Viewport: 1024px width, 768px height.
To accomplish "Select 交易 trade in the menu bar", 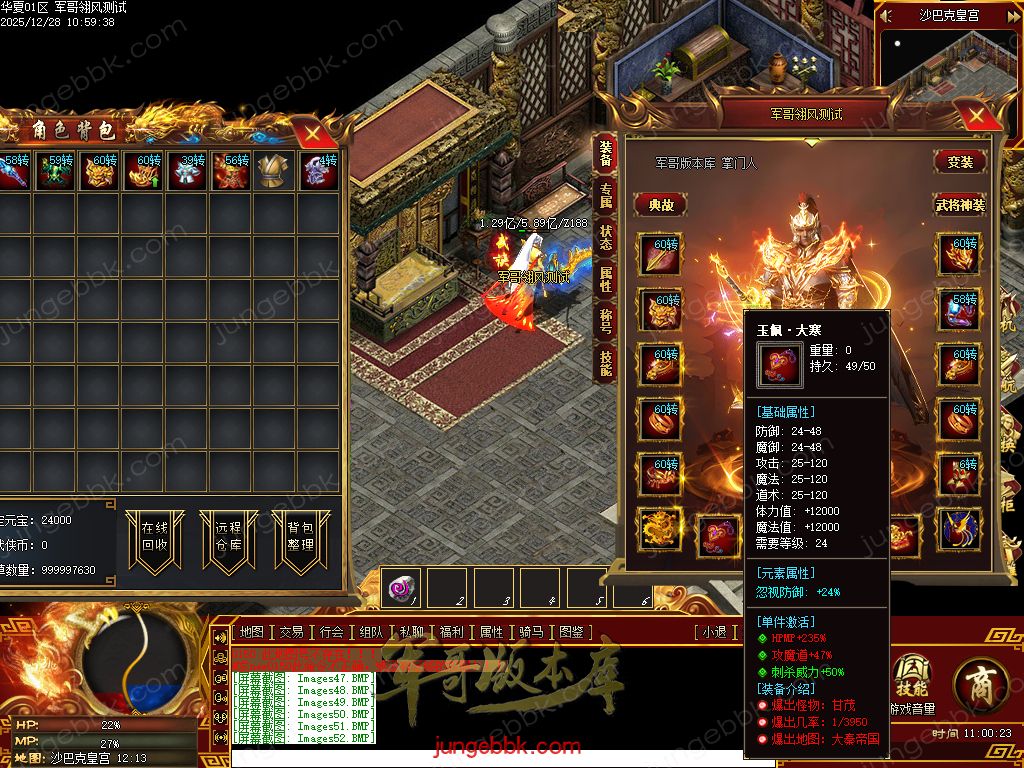I will point(291,632).
